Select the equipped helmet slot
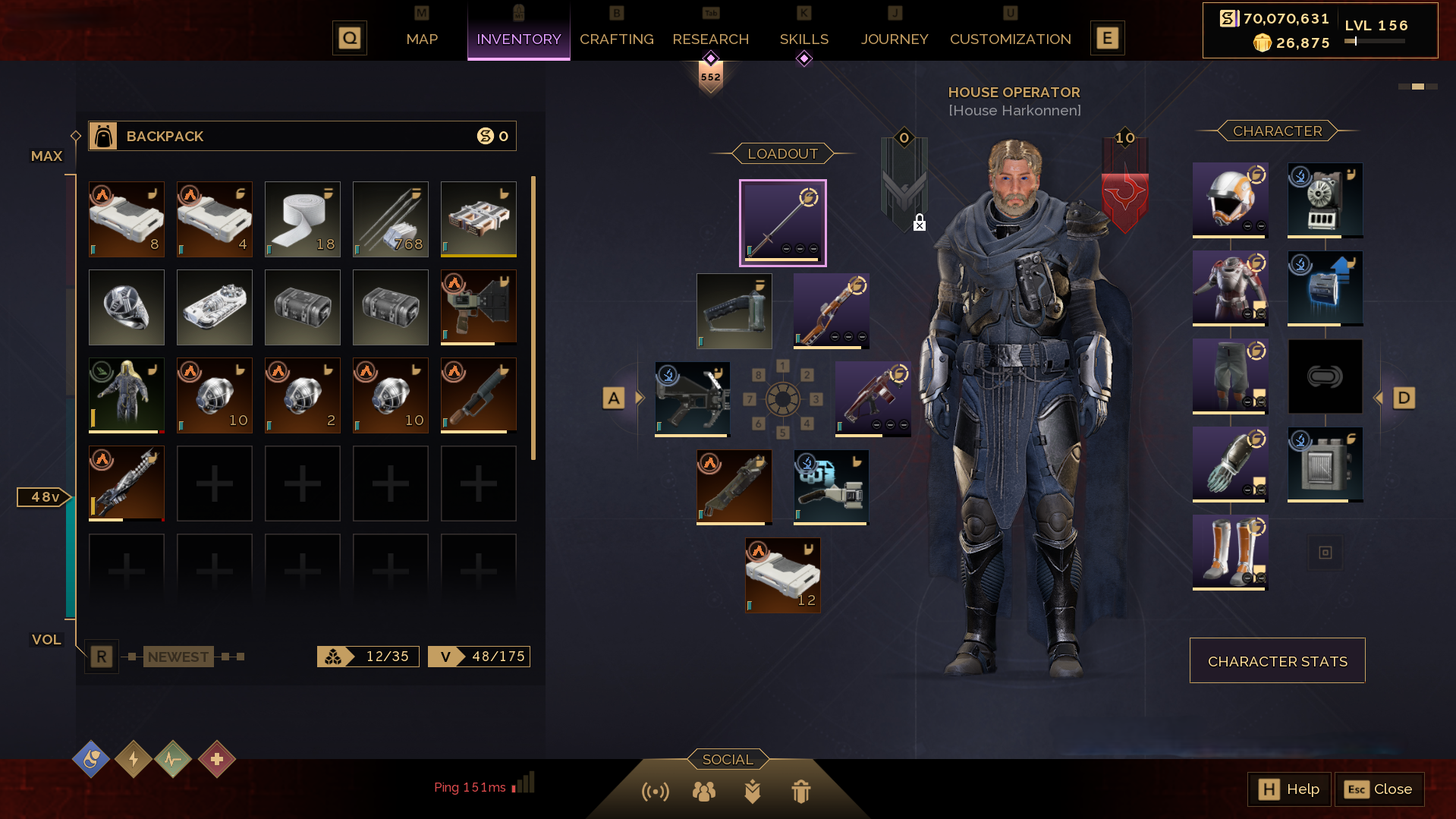1456x819 pixels. pos(1230,200)
